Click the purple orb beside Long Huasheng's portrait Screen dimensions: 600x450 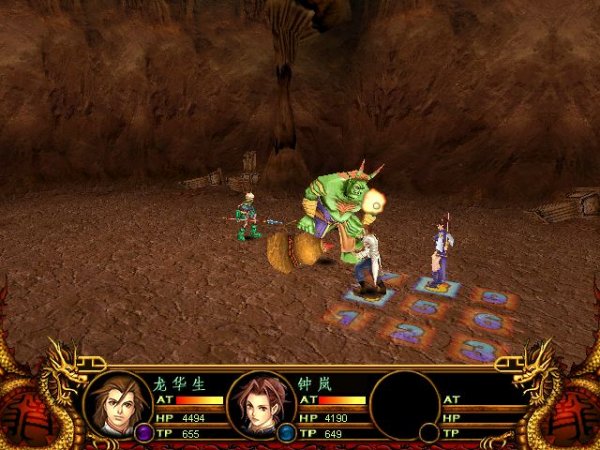144,432
